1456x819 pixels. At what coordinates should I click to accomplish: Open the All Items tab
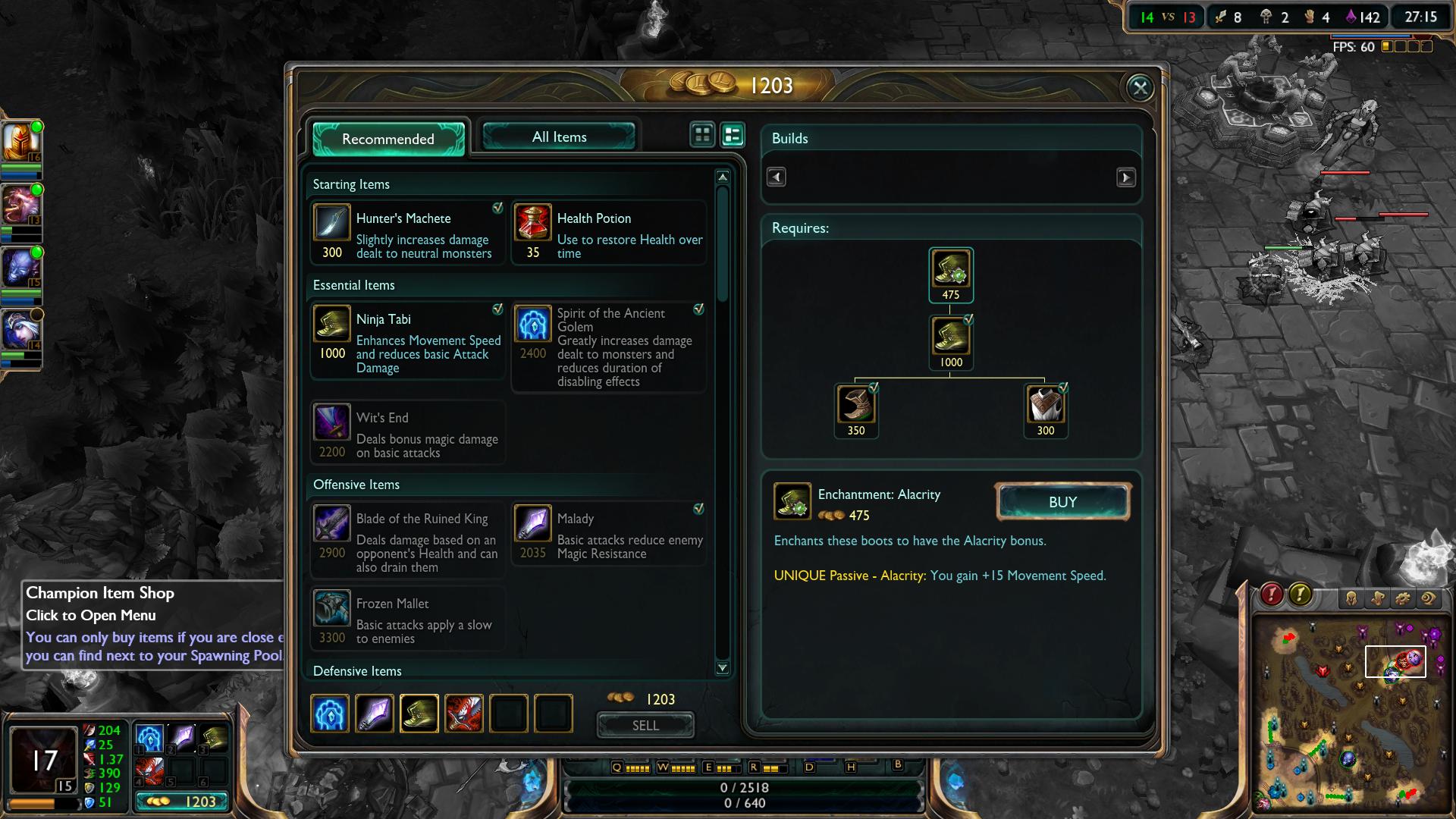(559, 137)
